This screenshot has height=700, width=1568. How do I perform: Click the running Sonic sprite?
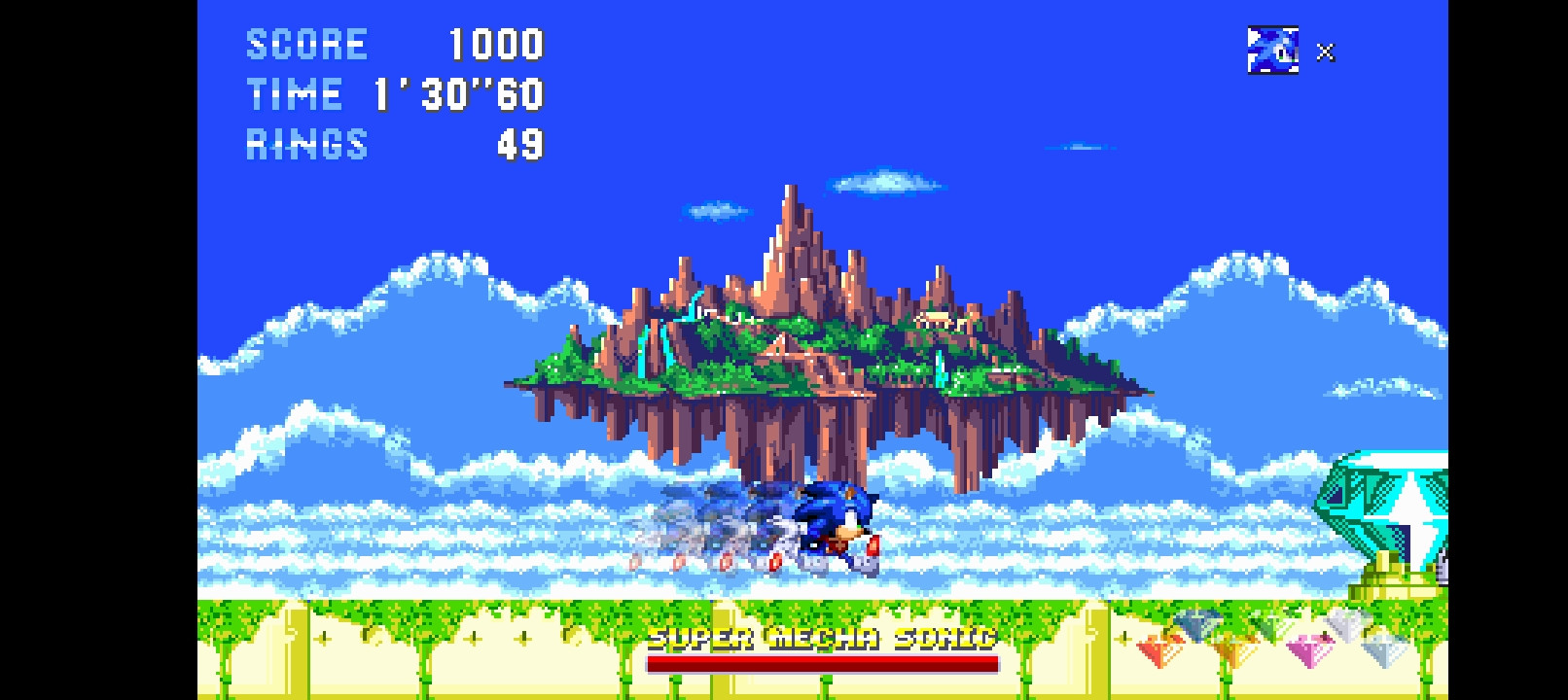point(832,525)
